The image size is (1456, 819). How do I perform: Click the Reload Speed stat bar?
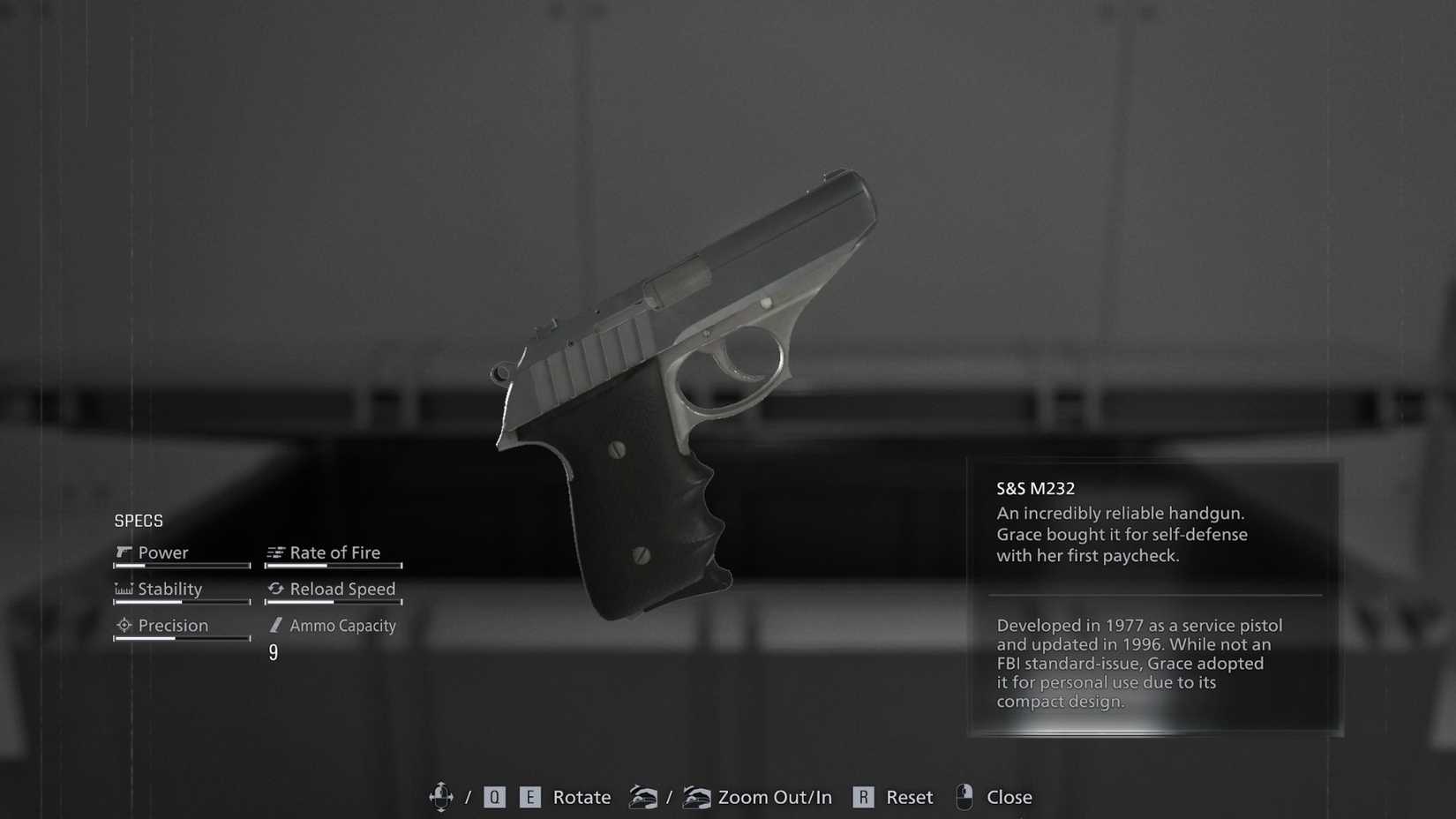coord(333,602)
